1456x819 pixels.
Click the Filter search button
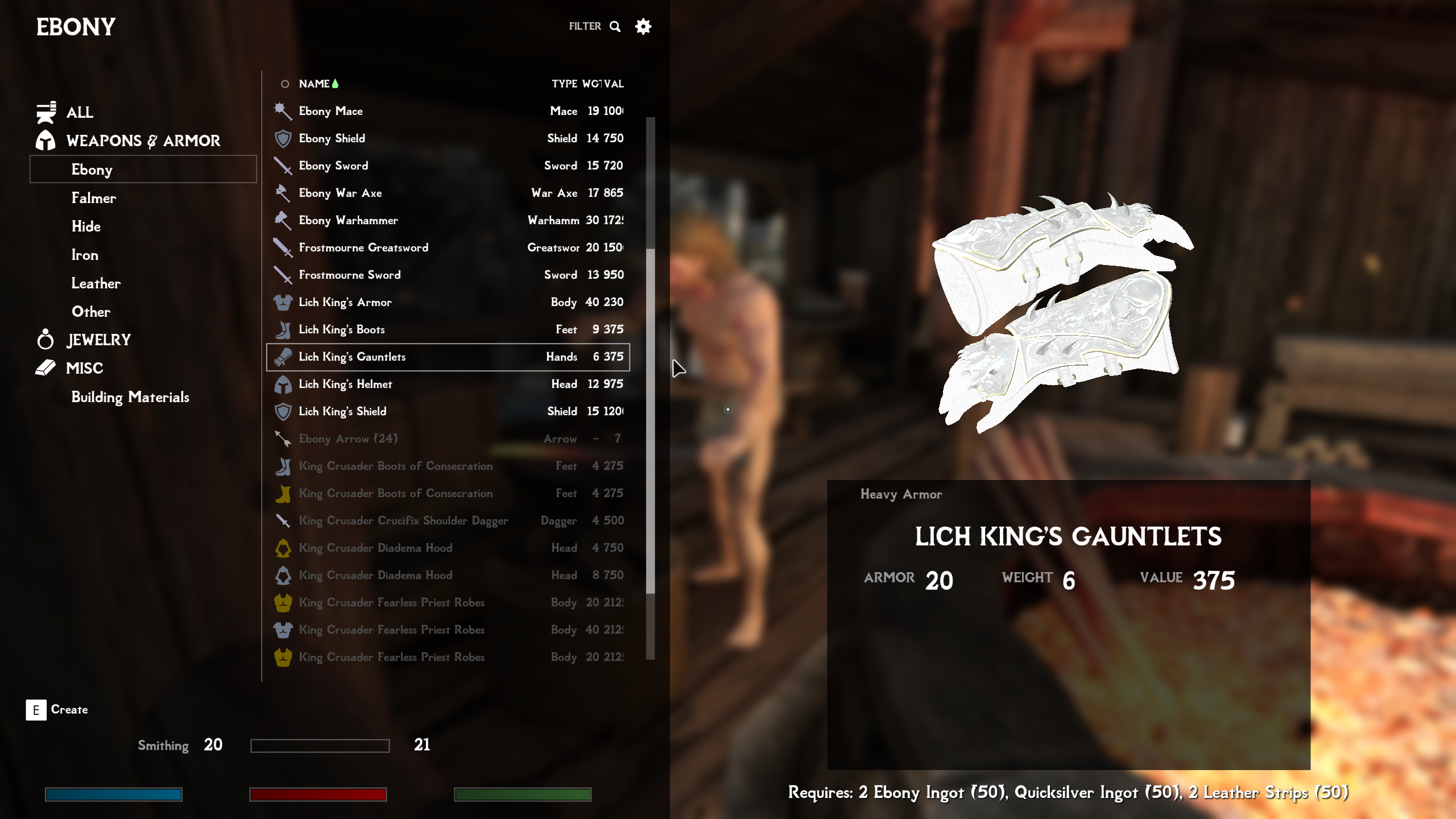(594, 26)
